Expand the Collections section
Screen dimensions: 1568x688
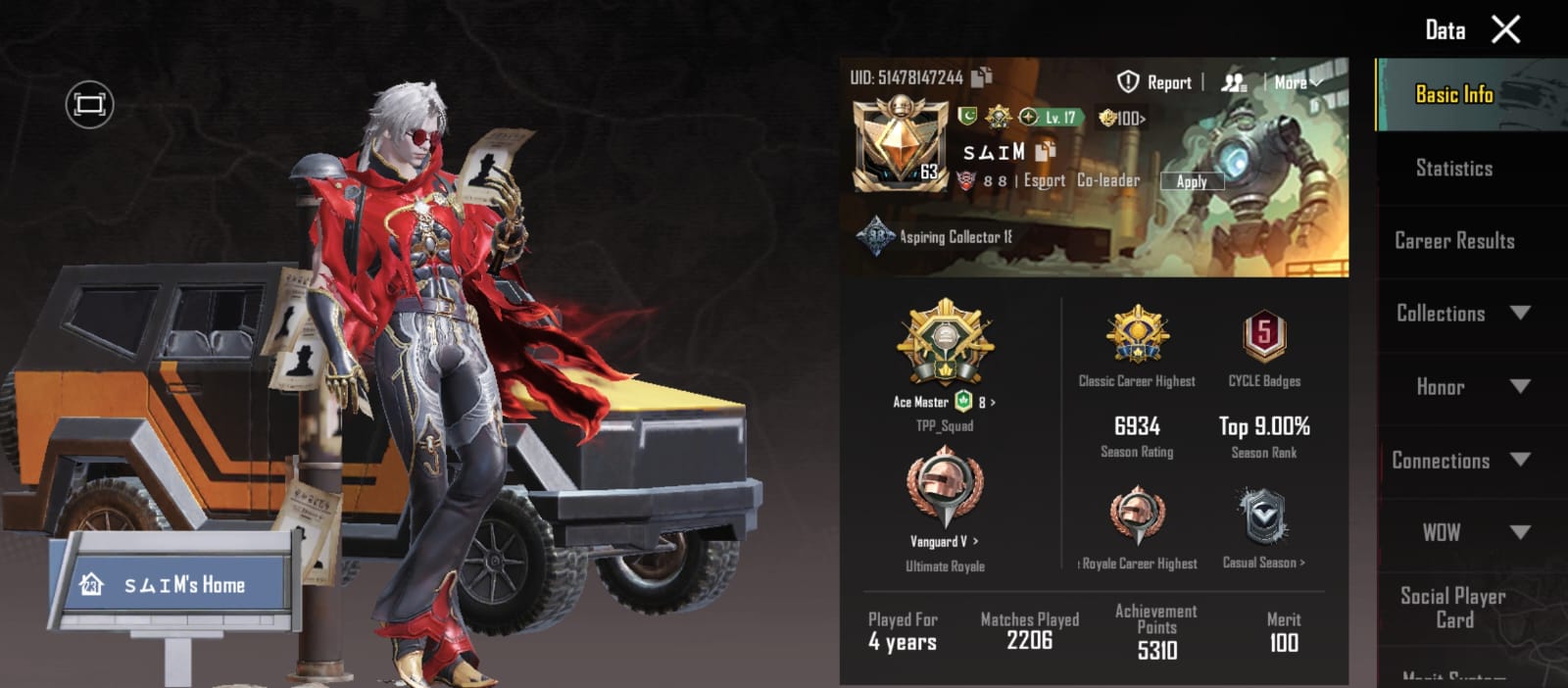coord(1460,314)
